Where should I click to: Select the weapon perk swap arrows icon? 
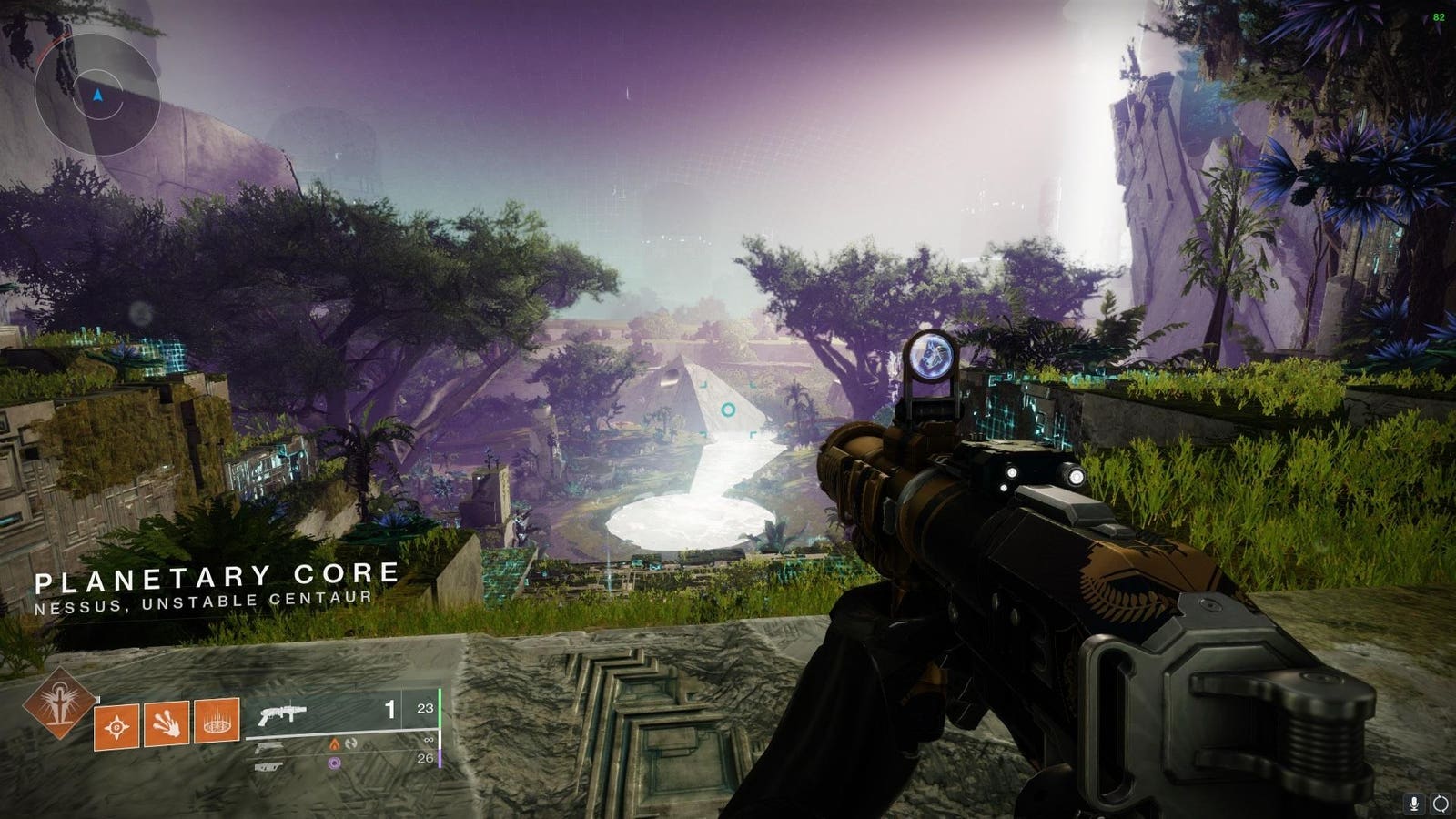coord(350,743)
